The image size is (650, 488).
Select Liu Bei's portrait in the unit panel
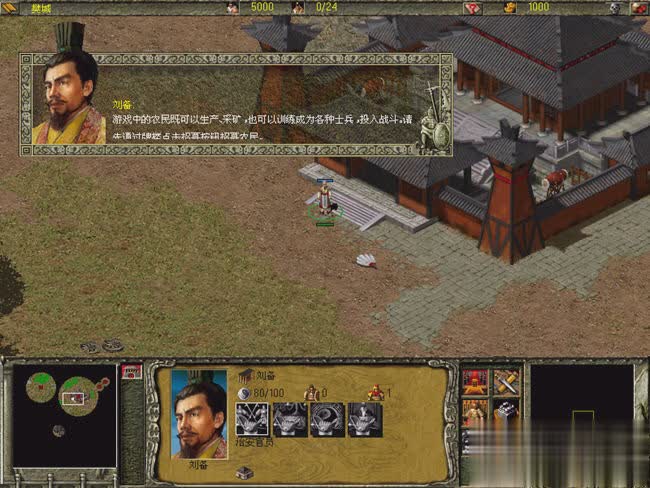[199, 413]
